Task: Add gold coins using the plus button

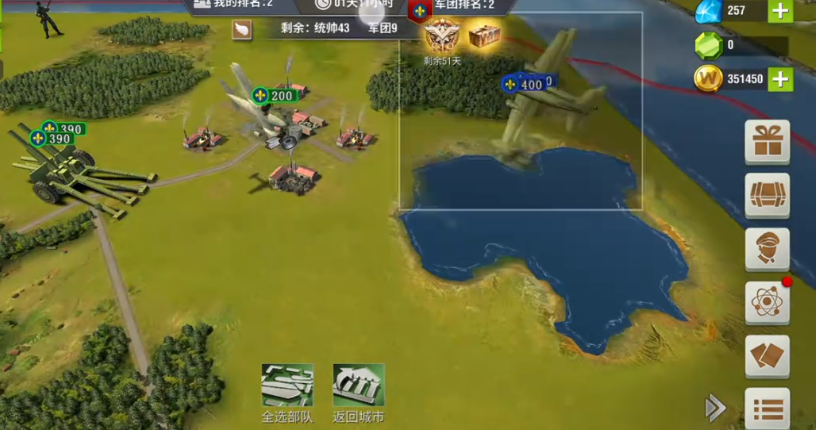Action: [x=781, y=79]
